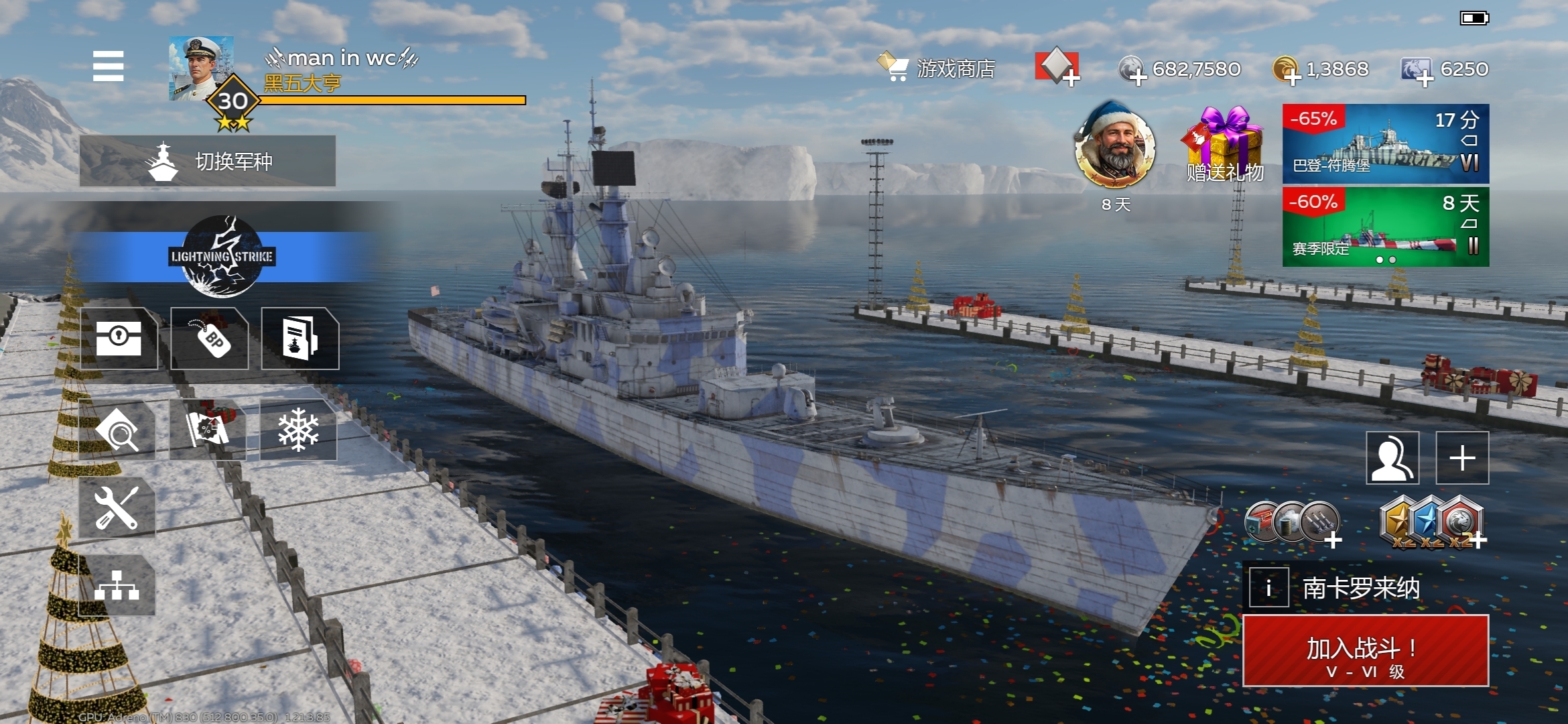1568x724 pixels.
Task: Open the ship document icon
Action: coord(300,338)
